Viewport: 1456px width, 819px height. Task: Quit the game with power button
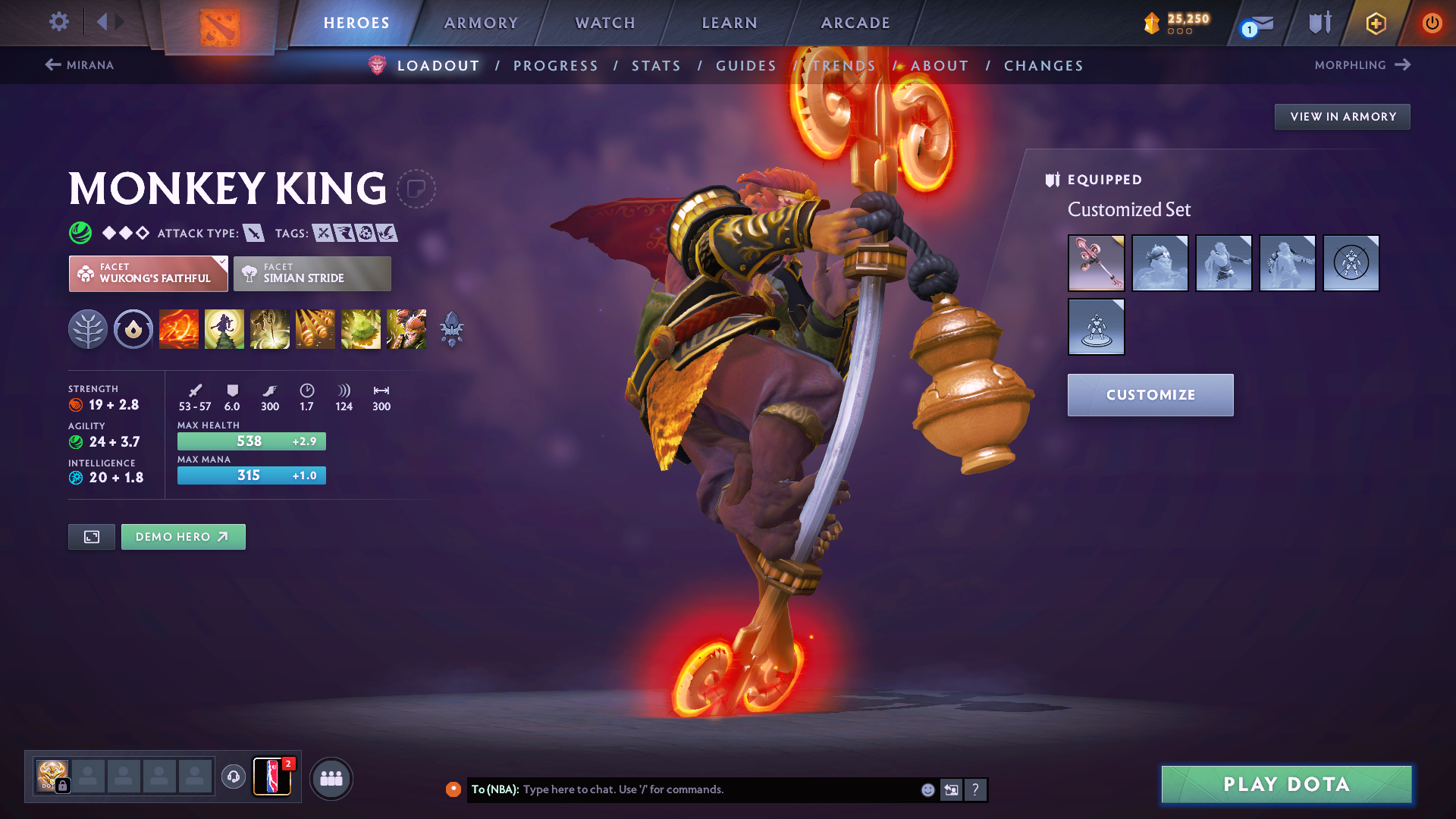point(1432,23)
